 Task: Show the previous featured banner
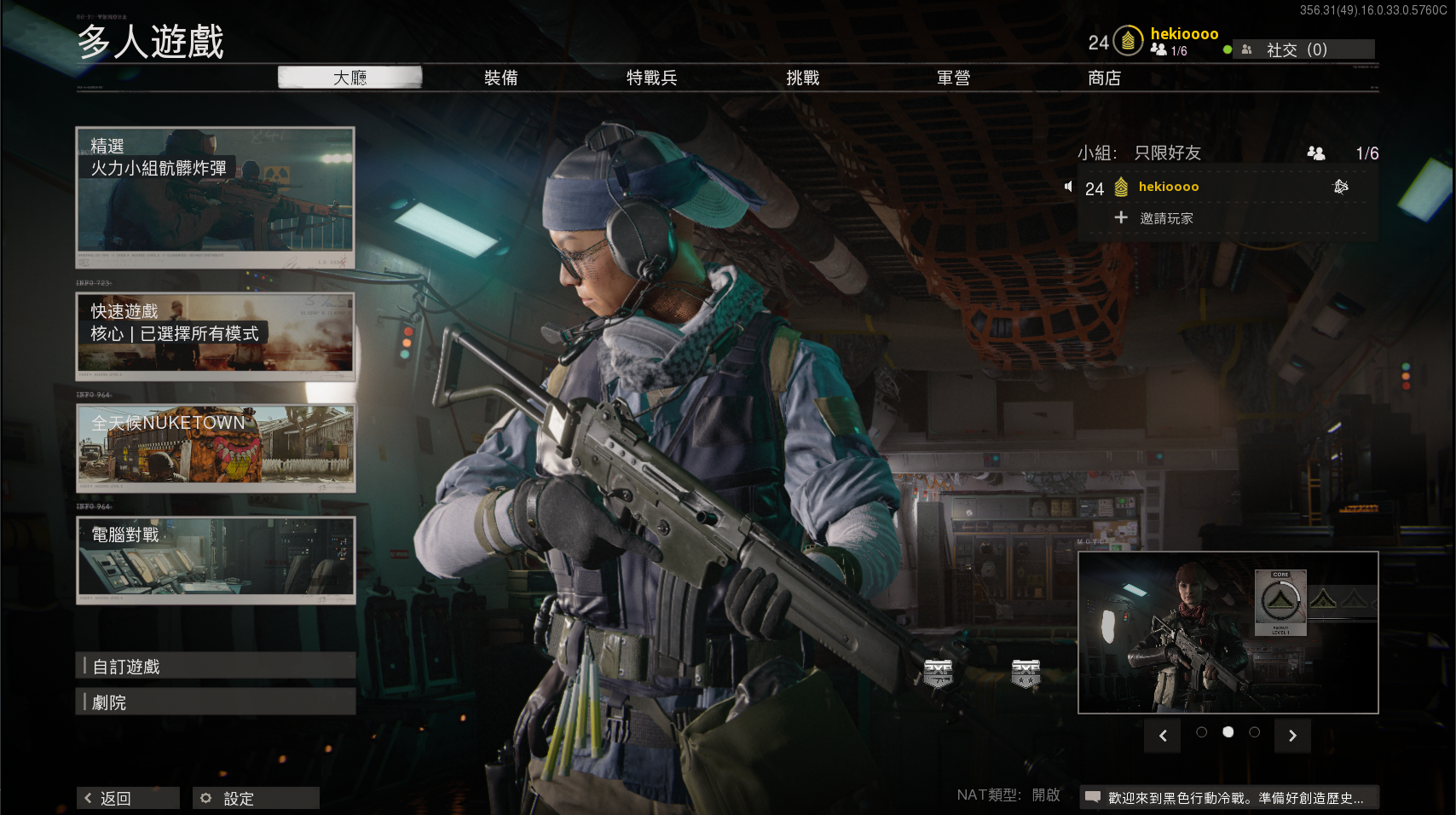click(1163, 736)
